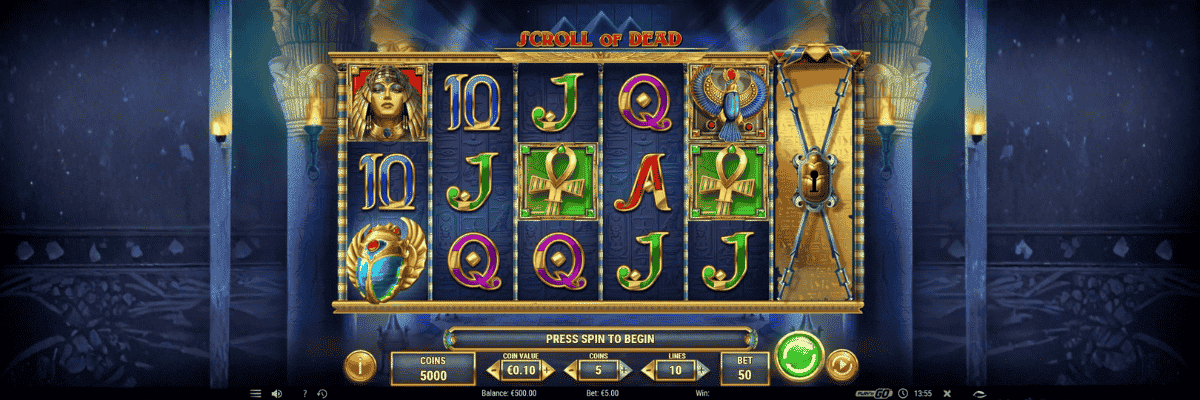Open the hamburger menu in bottom bar
This screenshot has height=400, width=1200.
[x=255, y=393]
